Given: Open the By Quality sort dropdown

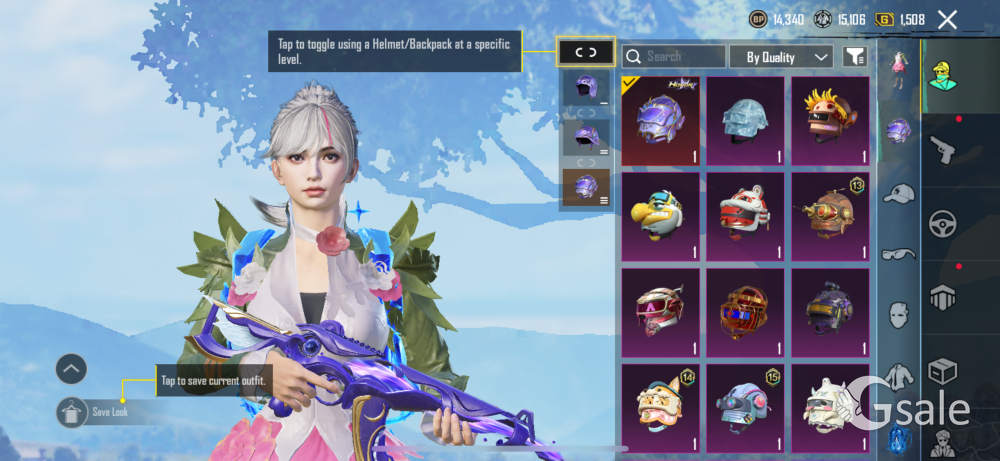Looking at the screenshot, I should 781,57.
